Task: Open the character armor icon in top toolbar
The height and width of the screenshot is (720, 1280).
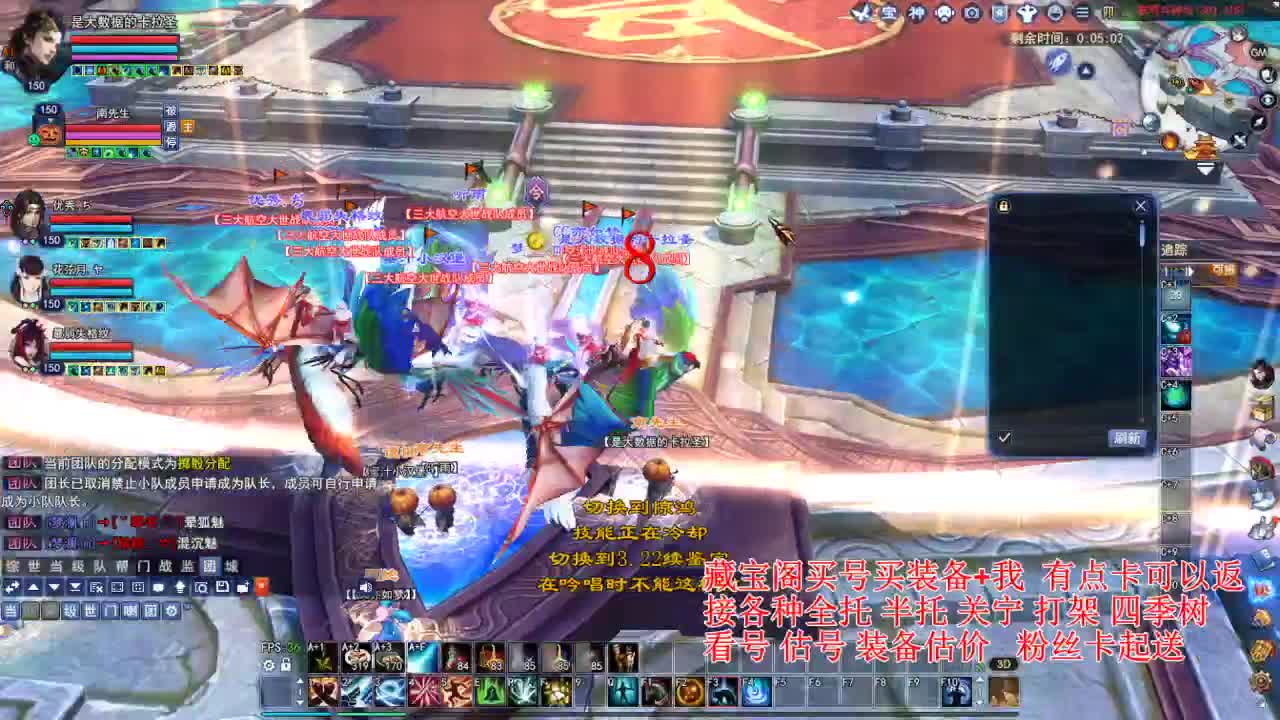Action: (x=1027, y=13)
